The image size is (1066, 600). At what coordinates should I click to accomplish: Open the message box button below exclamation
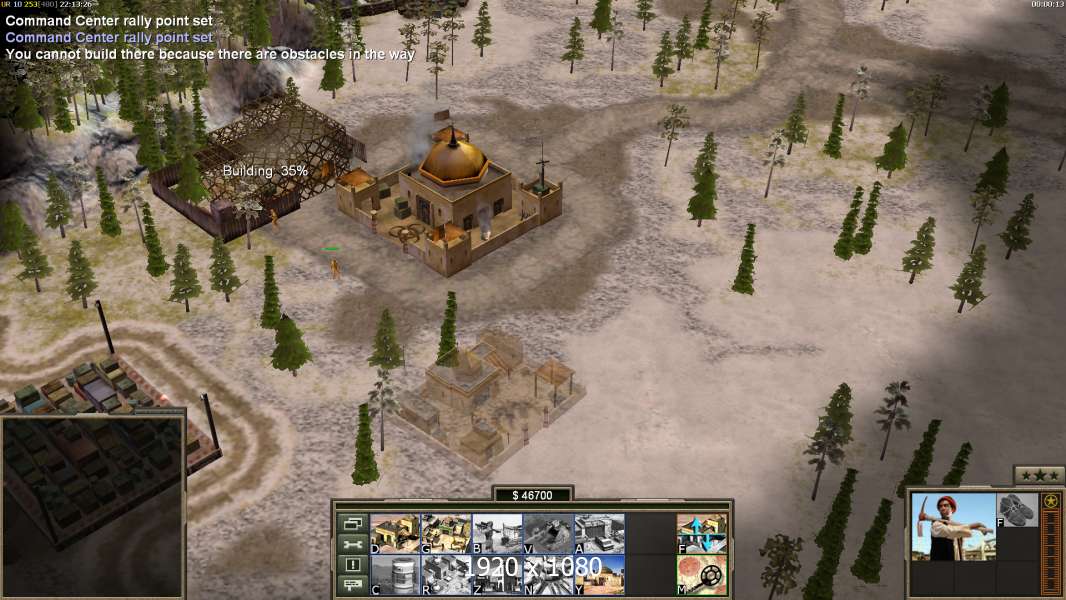coord(353,586)
